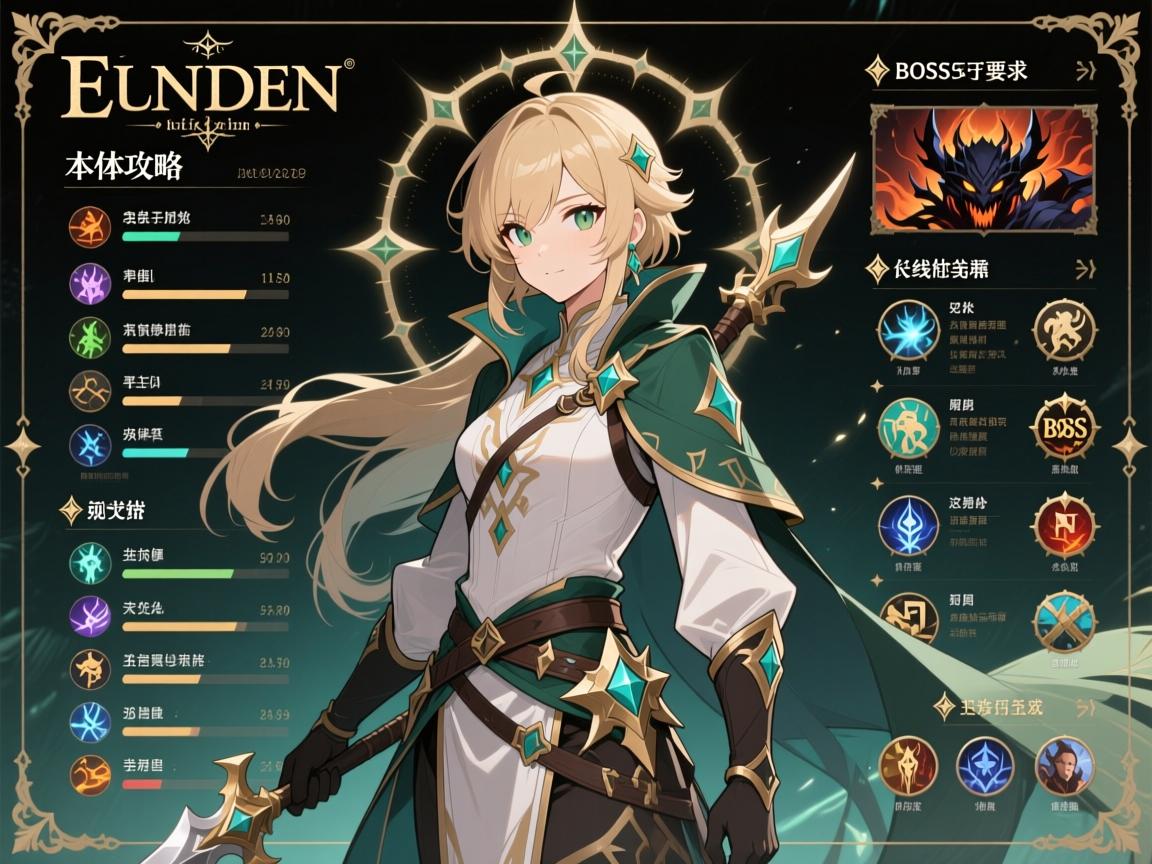Image resolution: width=1152 pixels, height=864 pixels.
Task: Activate the teal rune skill icon
Action: [x=89, y=558]
